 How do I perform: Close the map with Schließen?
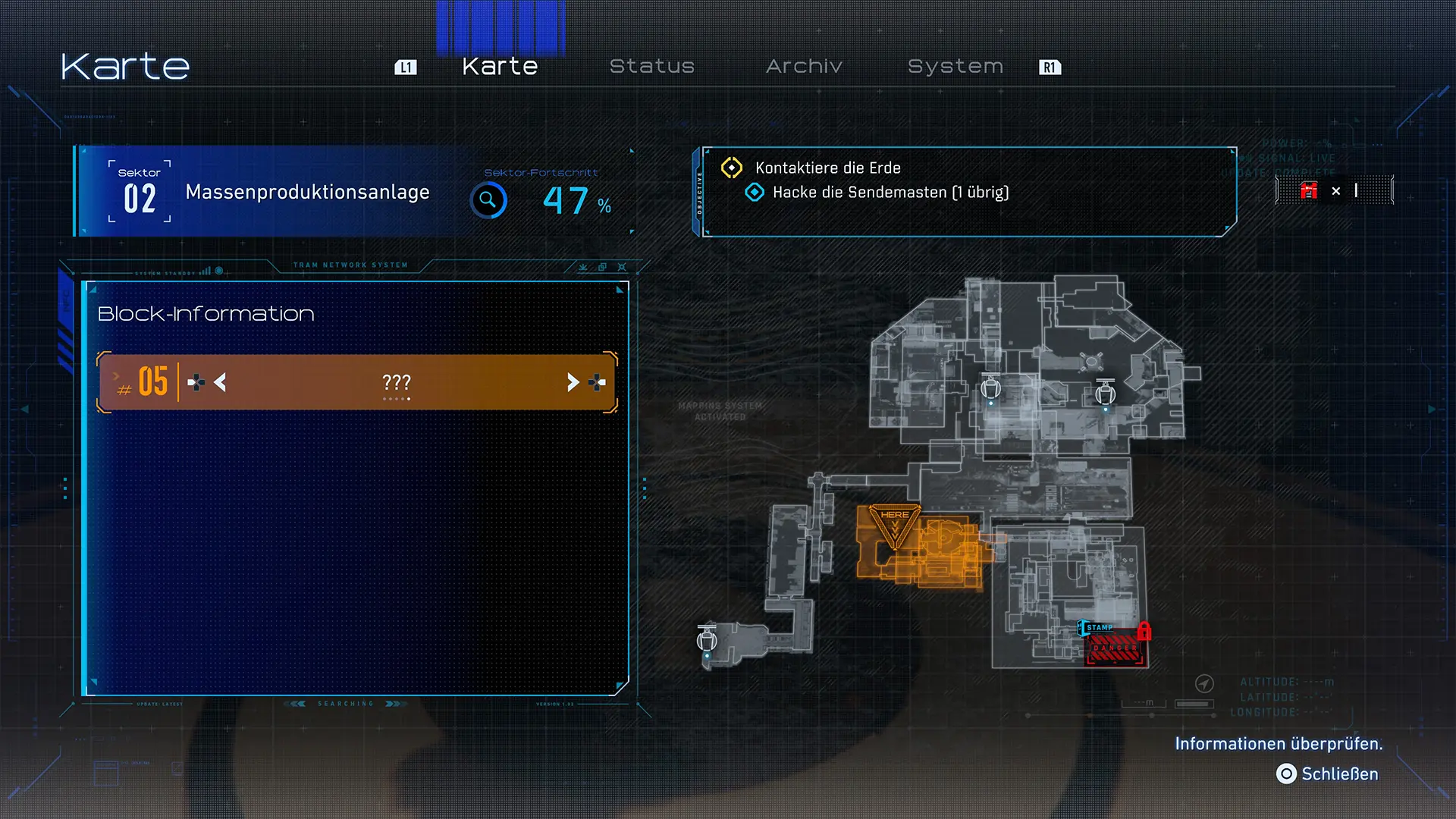pyautogui.click(x=1327, y=773)
